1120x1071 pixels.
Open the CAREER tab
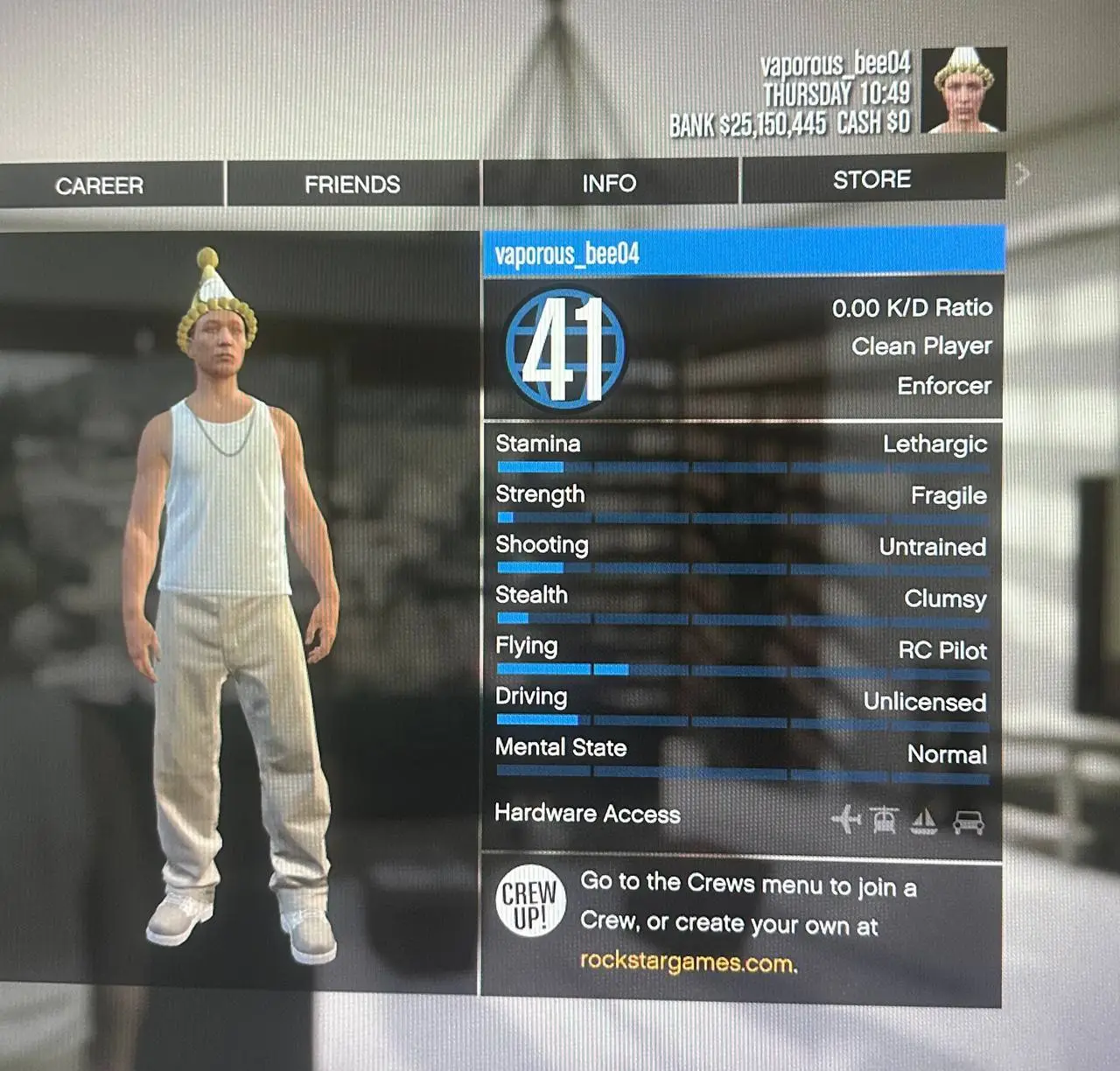point(99,185)
